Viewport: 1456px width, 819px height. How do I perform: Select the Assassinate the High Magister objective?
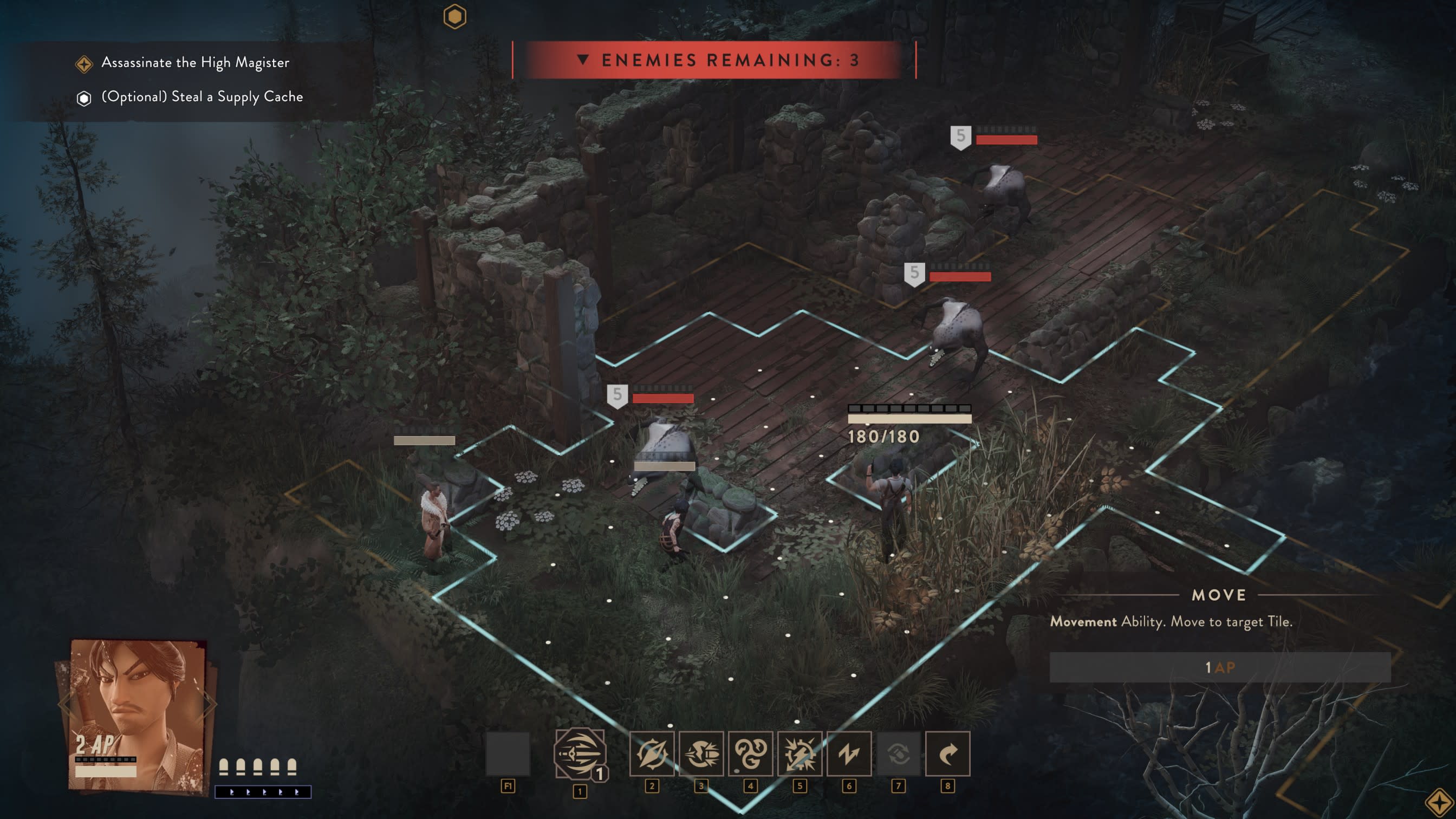195,62
